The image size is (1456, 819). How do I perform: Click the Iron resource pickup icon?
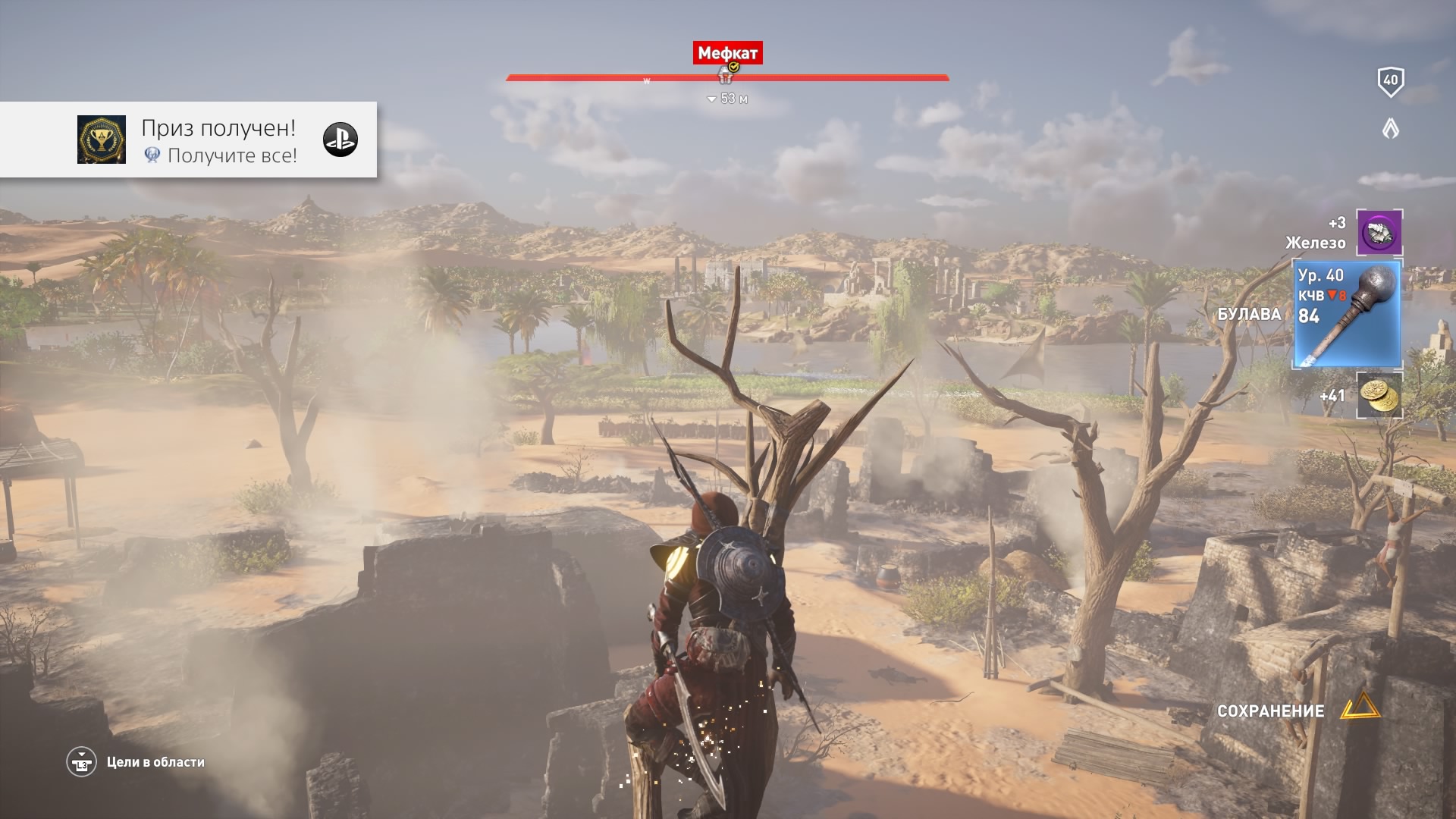pos(1379,232)
